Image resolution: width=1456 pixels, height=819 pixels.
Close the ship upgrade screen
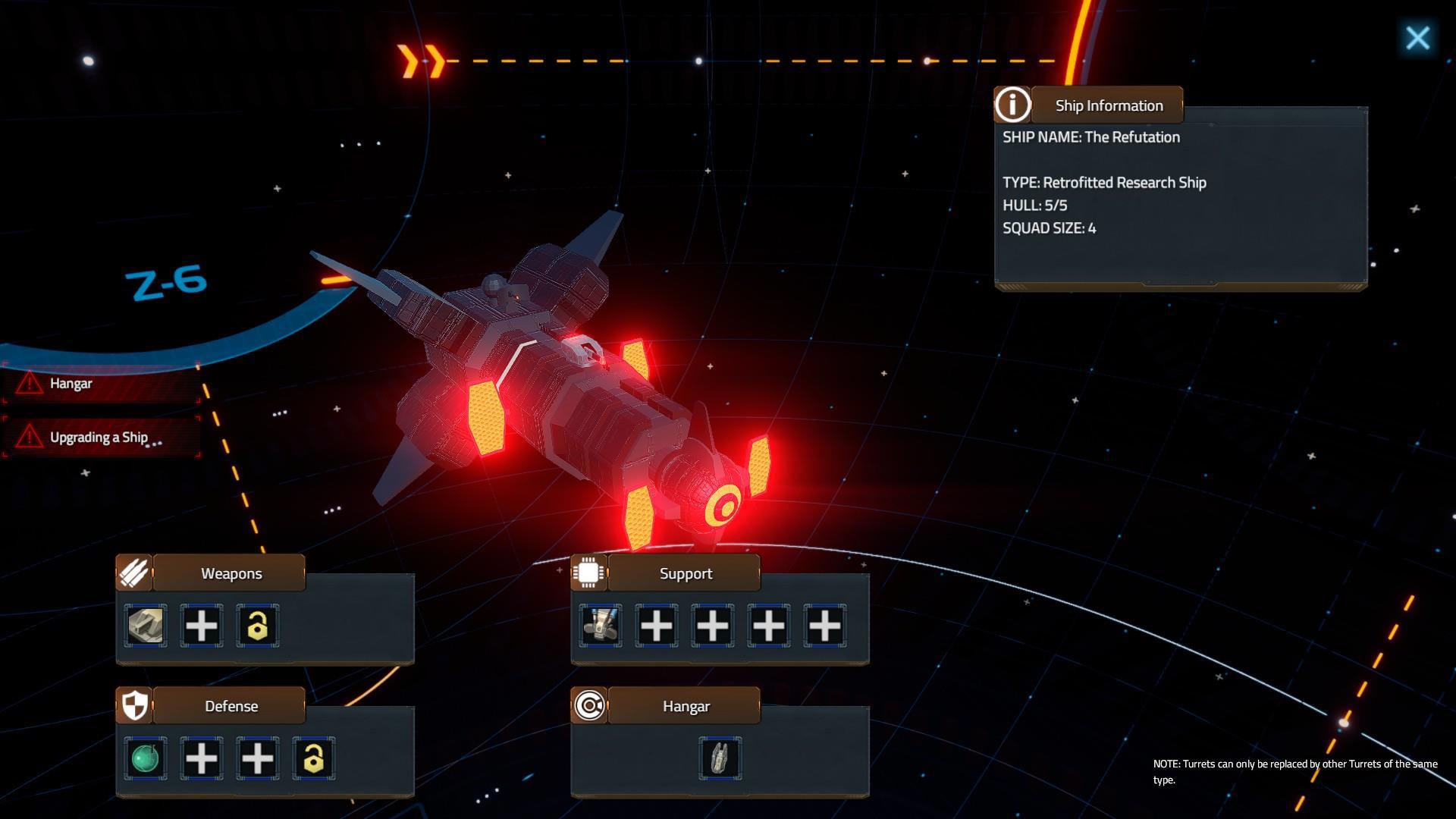coord(1417,38)
